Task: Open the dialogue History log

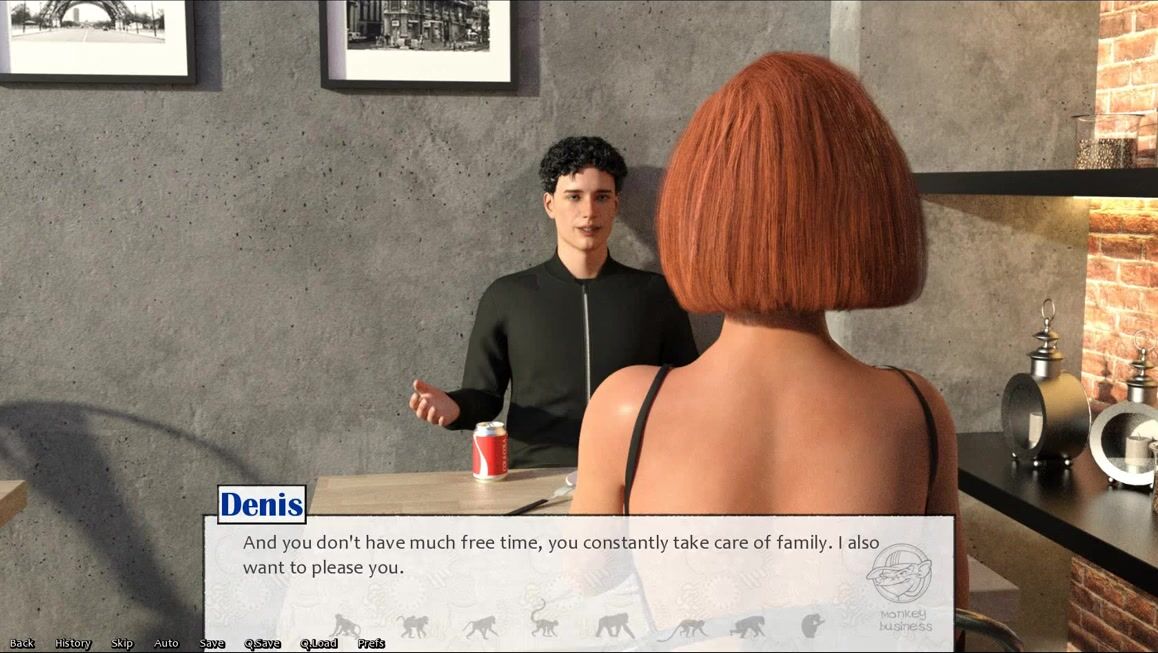Action: pos(73,643)
